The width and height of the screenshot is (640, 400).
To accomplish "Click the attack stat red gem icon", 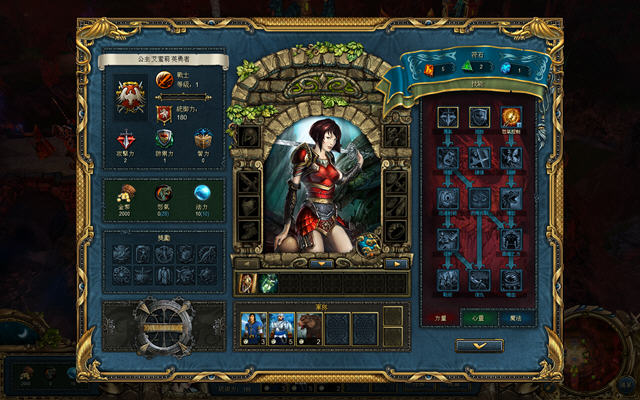I will (x=126, y=140).
